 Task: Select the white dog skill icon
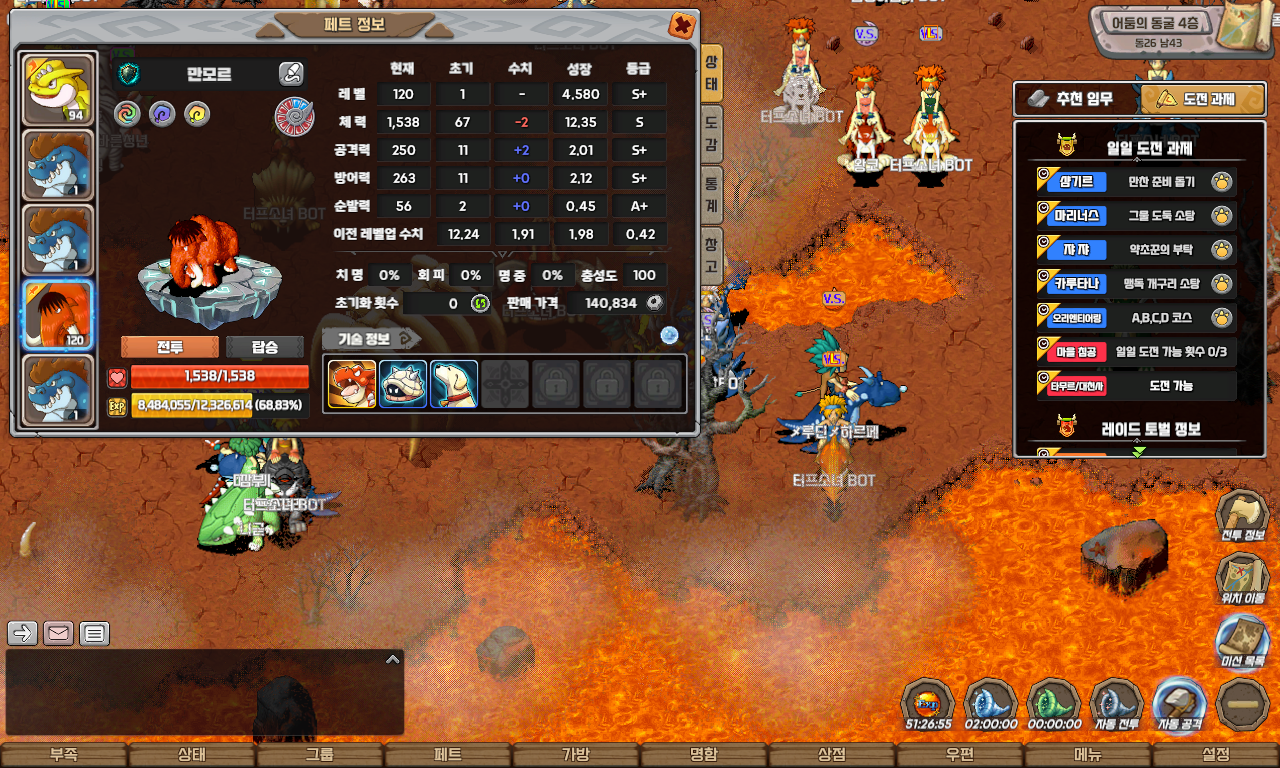[454, 385]
